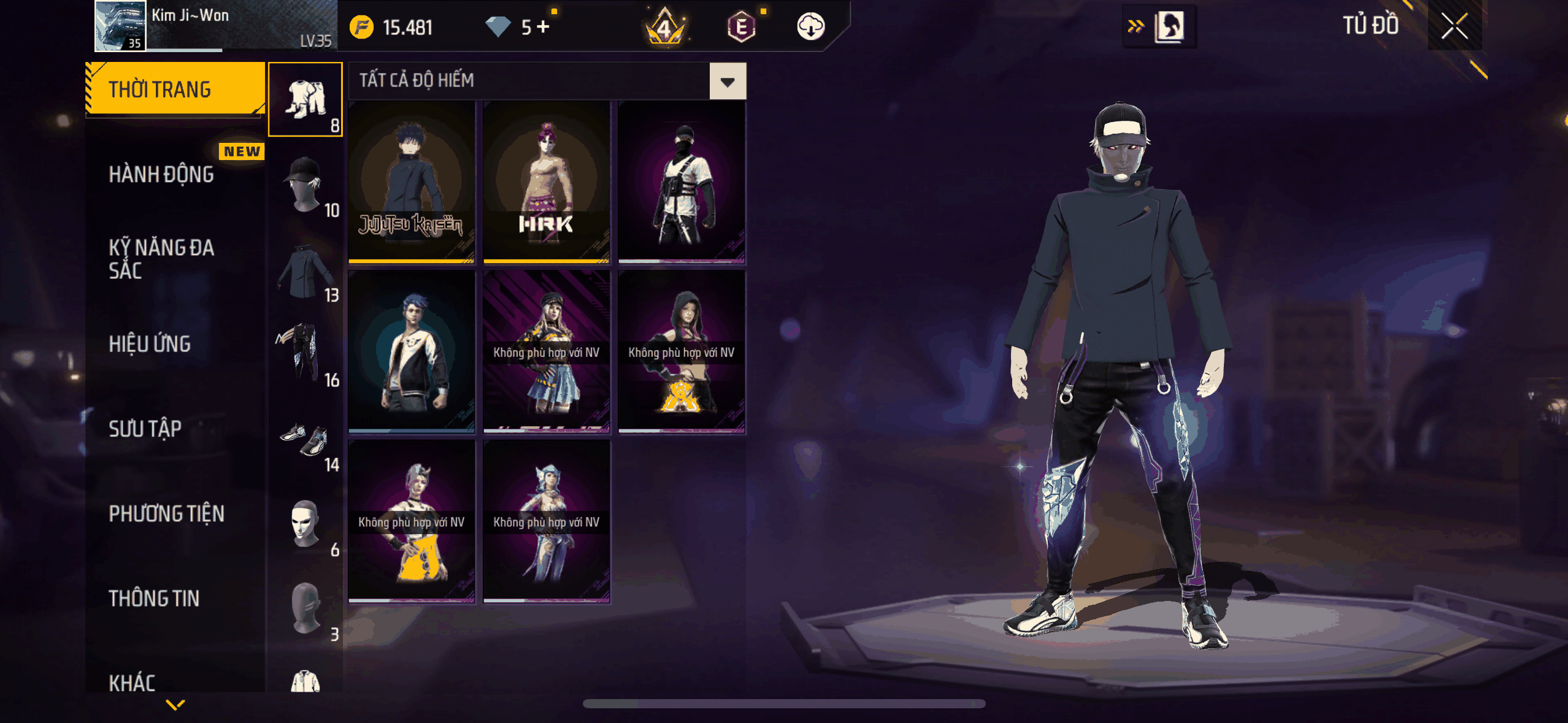1568x723 pixels.
Task: Open the Kim Ji~Won player profile
Action: pos(120,26)
